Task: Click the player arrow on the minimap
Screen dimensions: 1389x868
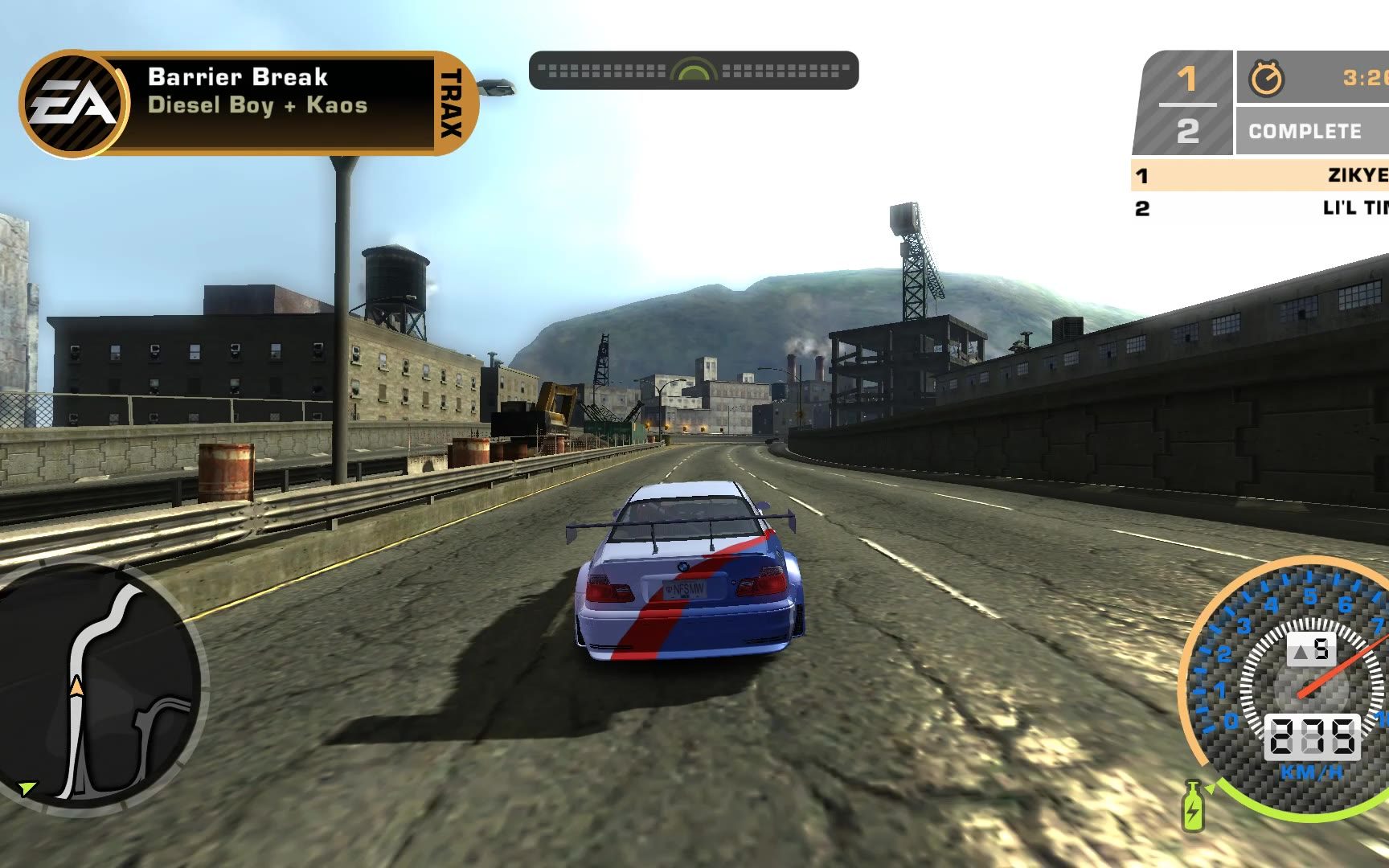Action: [x=76, y=687]
